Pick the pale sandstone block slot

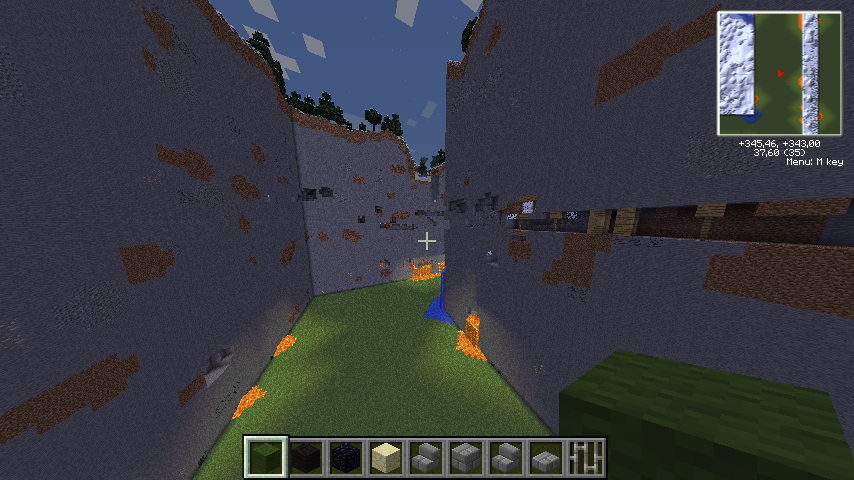[x=386, y=458]
